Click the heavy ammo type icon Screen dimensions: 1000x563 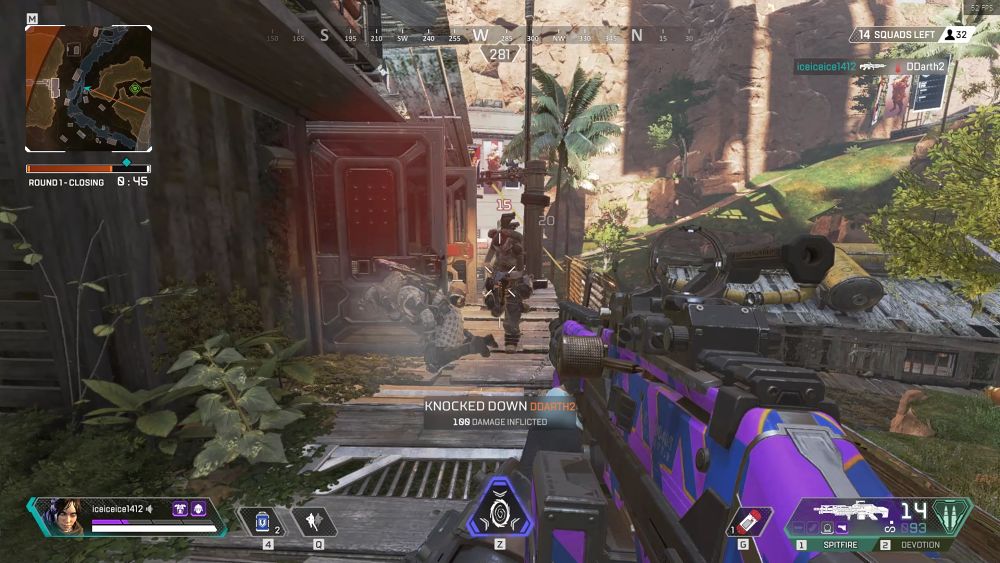pos(951,514)
